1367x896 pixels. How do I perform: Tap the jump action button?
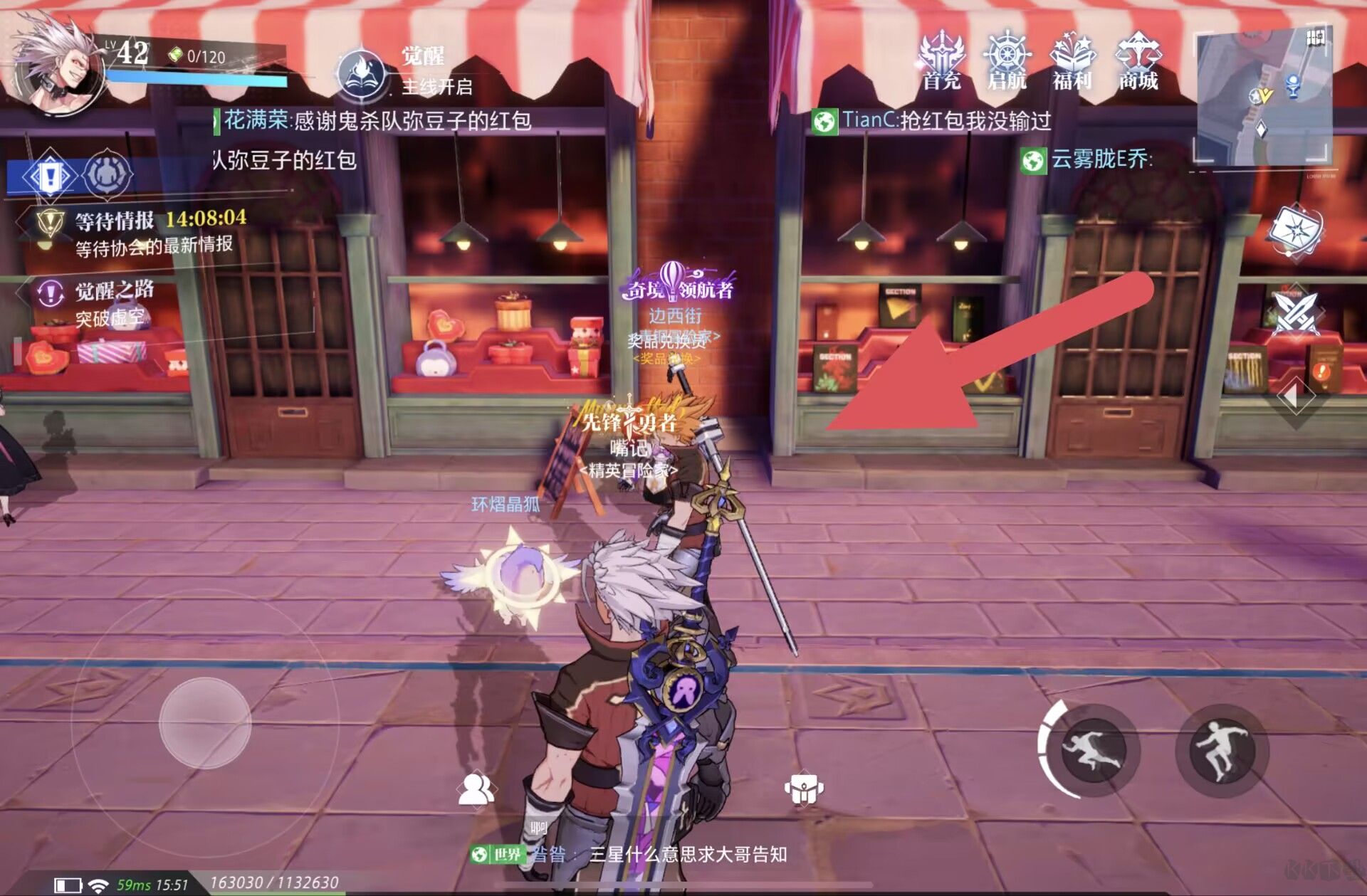tap(1220, 749)
